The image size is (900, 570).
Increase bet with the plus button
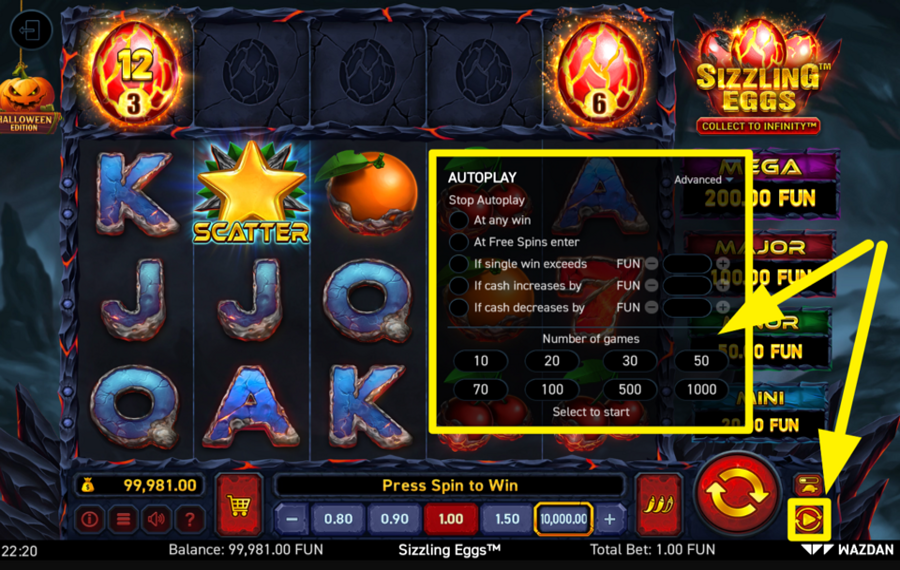pos(610,519)
